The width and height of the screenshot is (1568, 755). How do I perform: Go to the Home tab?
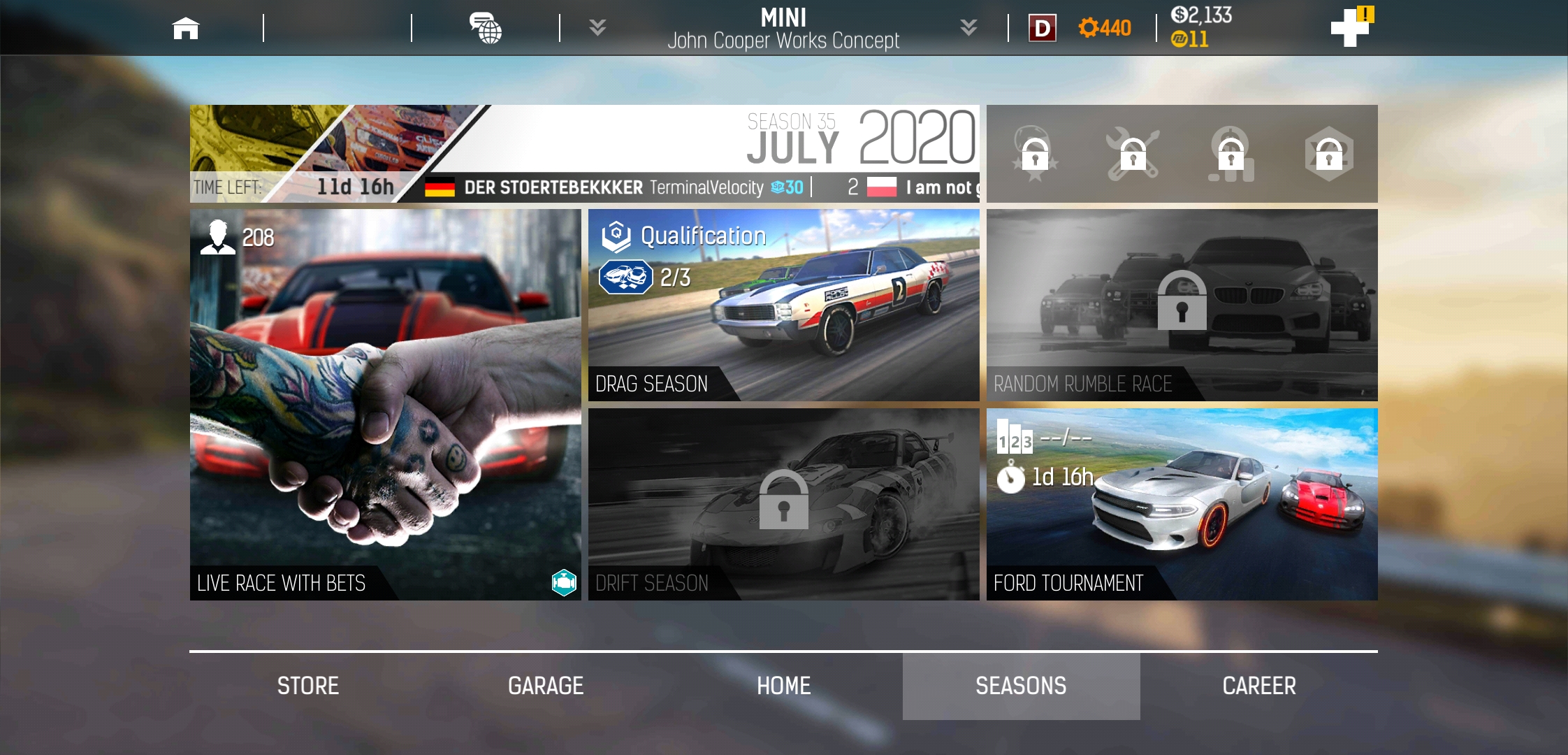[x=783, y=686]
